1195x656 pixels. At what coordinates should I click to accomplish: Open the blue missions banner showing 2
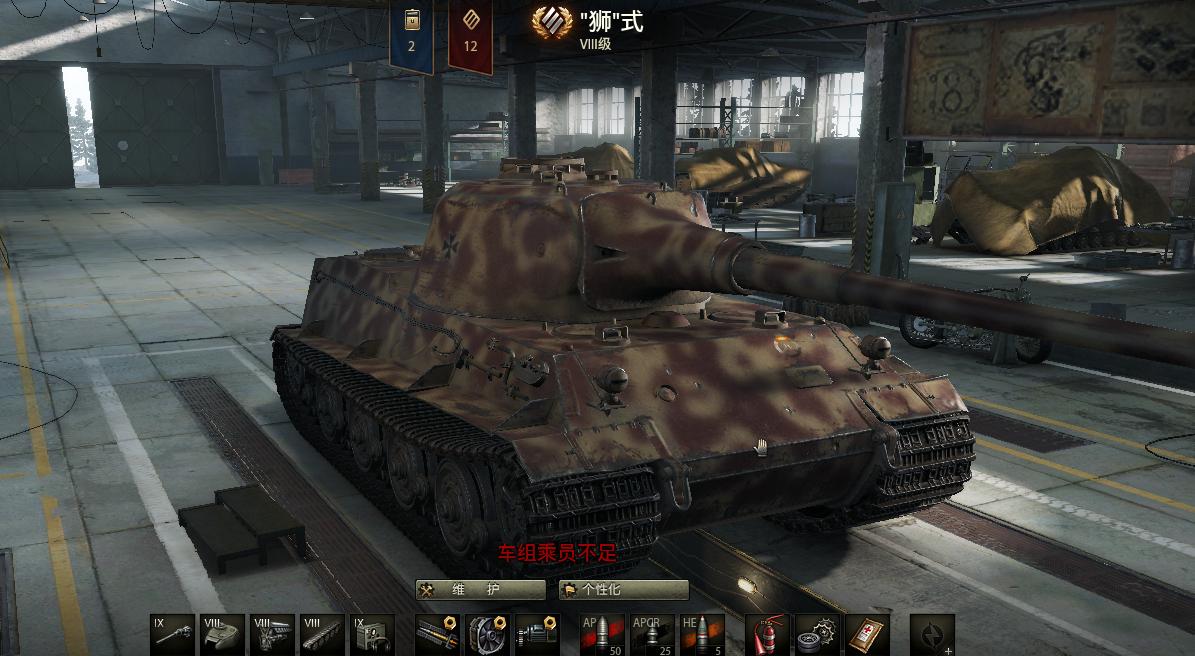click(411, 35)
